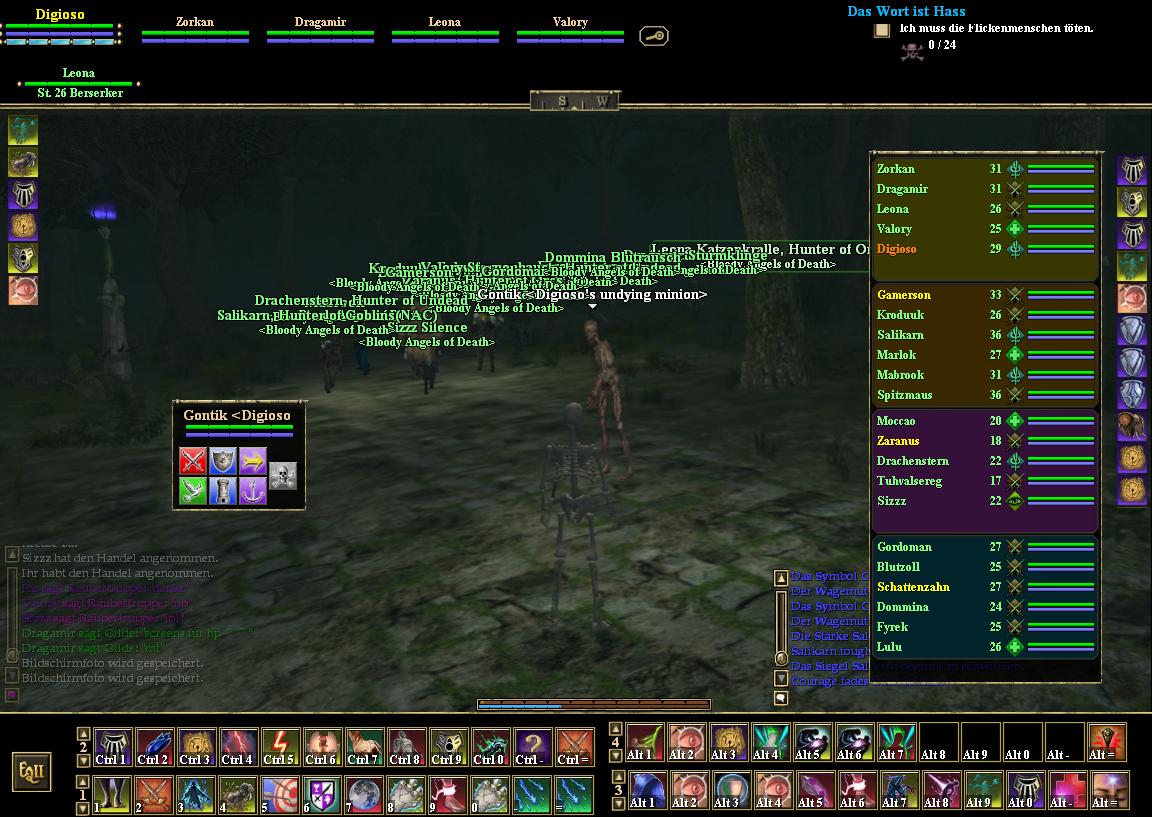Choose the pet's yellow arrow command
Image resolution: width=1152 pixels, height=817 pixels.
coord(253,460)
